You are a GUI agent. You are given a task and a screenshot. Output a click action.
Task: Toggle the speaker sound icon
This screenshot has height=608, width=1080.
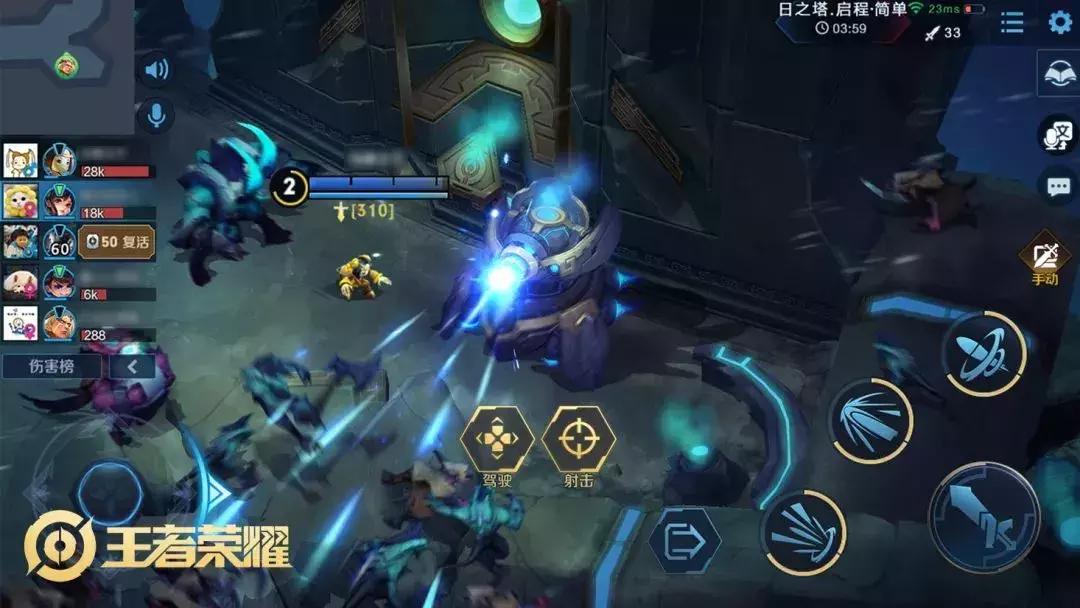155,69
